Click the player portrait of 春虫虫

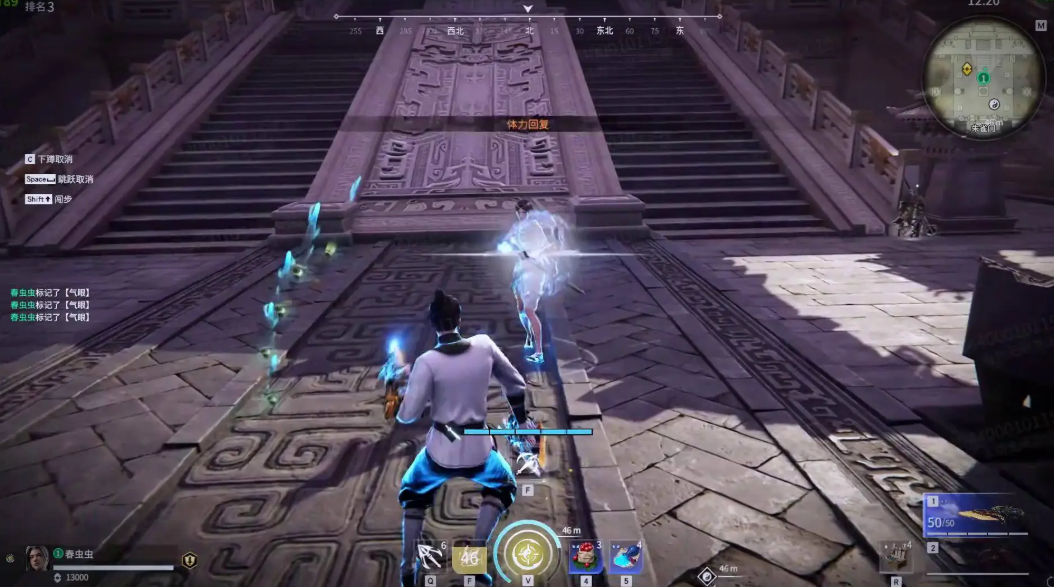tap(36, 559)
